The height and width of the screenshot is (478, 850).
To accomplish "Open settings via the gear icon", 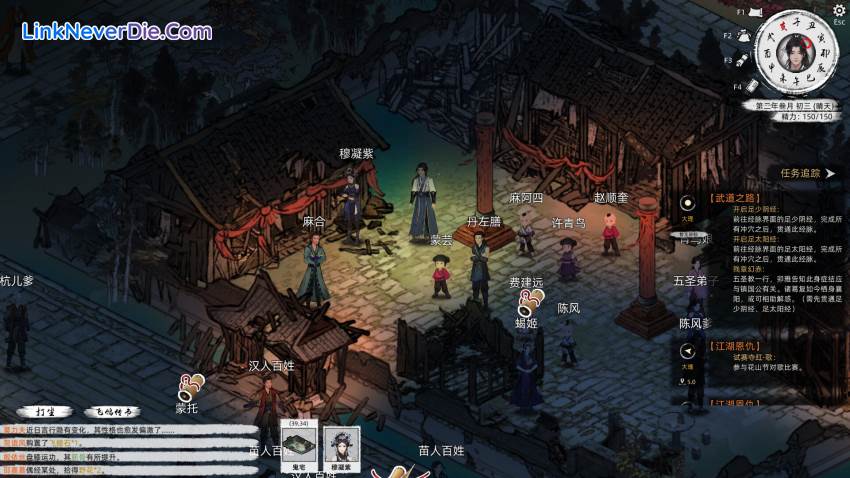I will click(838, 10).
